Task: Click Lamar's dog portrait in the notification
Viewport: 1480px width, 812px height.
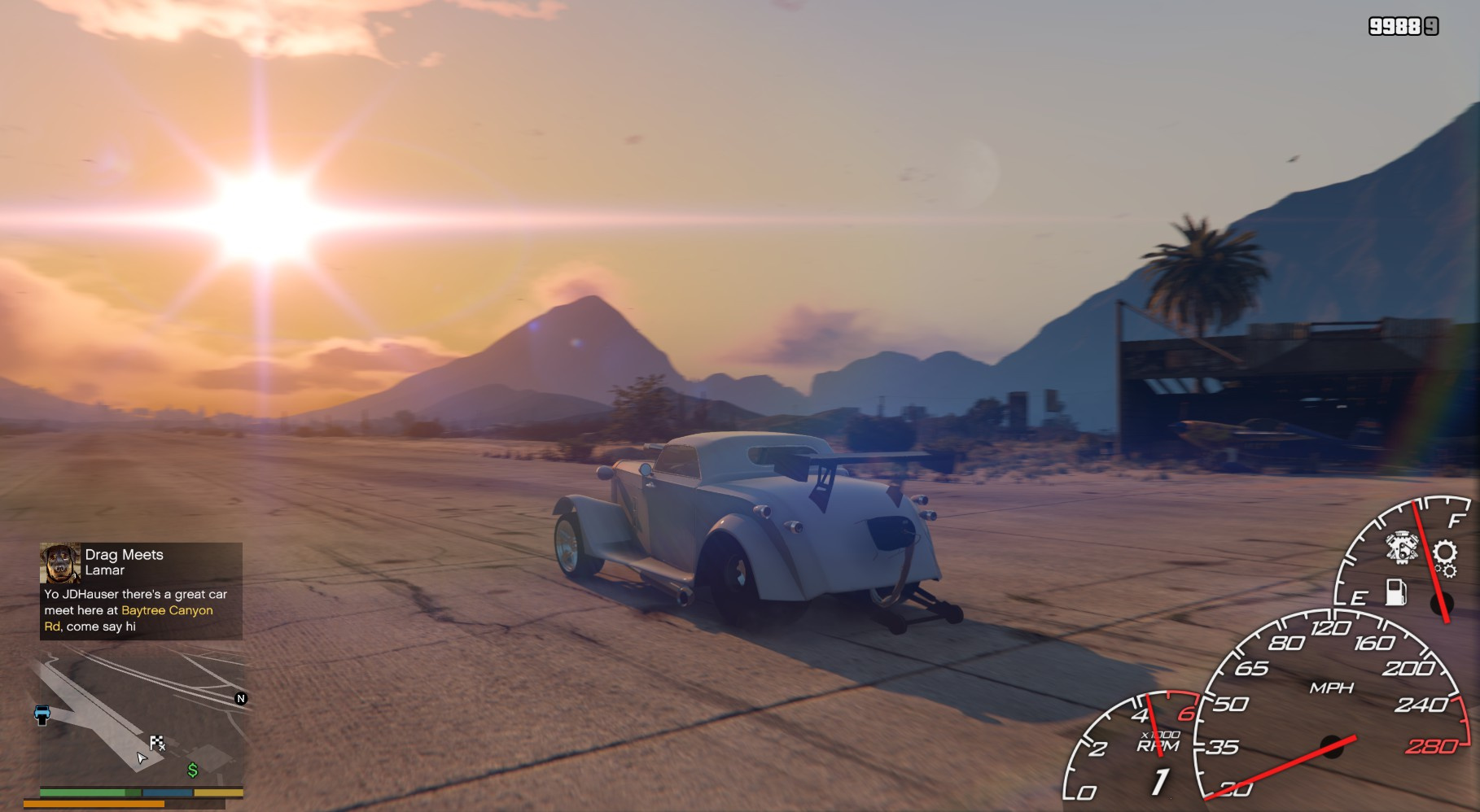Action: point(60,563)
